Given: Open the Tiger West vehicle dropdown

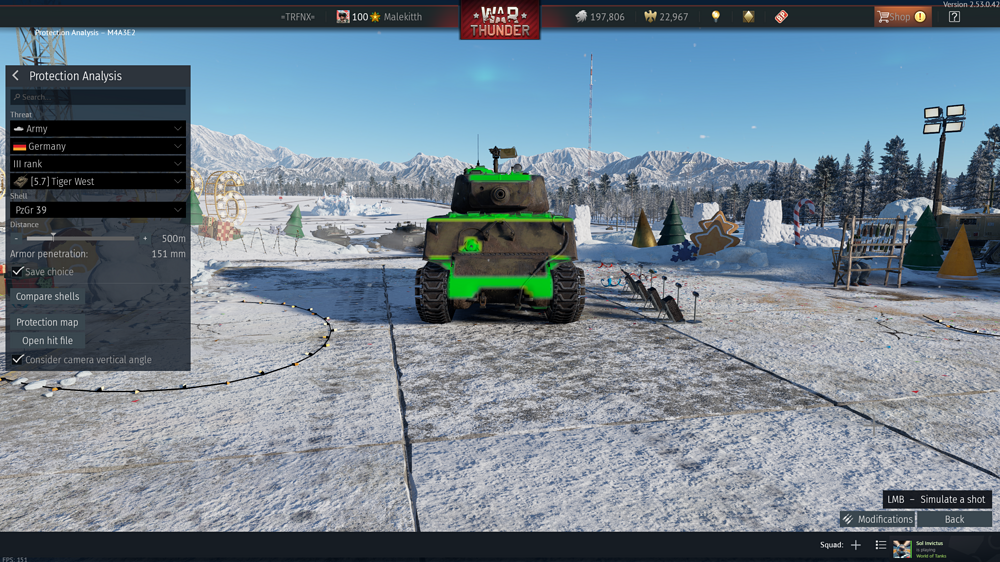Looking at the screenshot, I should click(x=98, y=181).
